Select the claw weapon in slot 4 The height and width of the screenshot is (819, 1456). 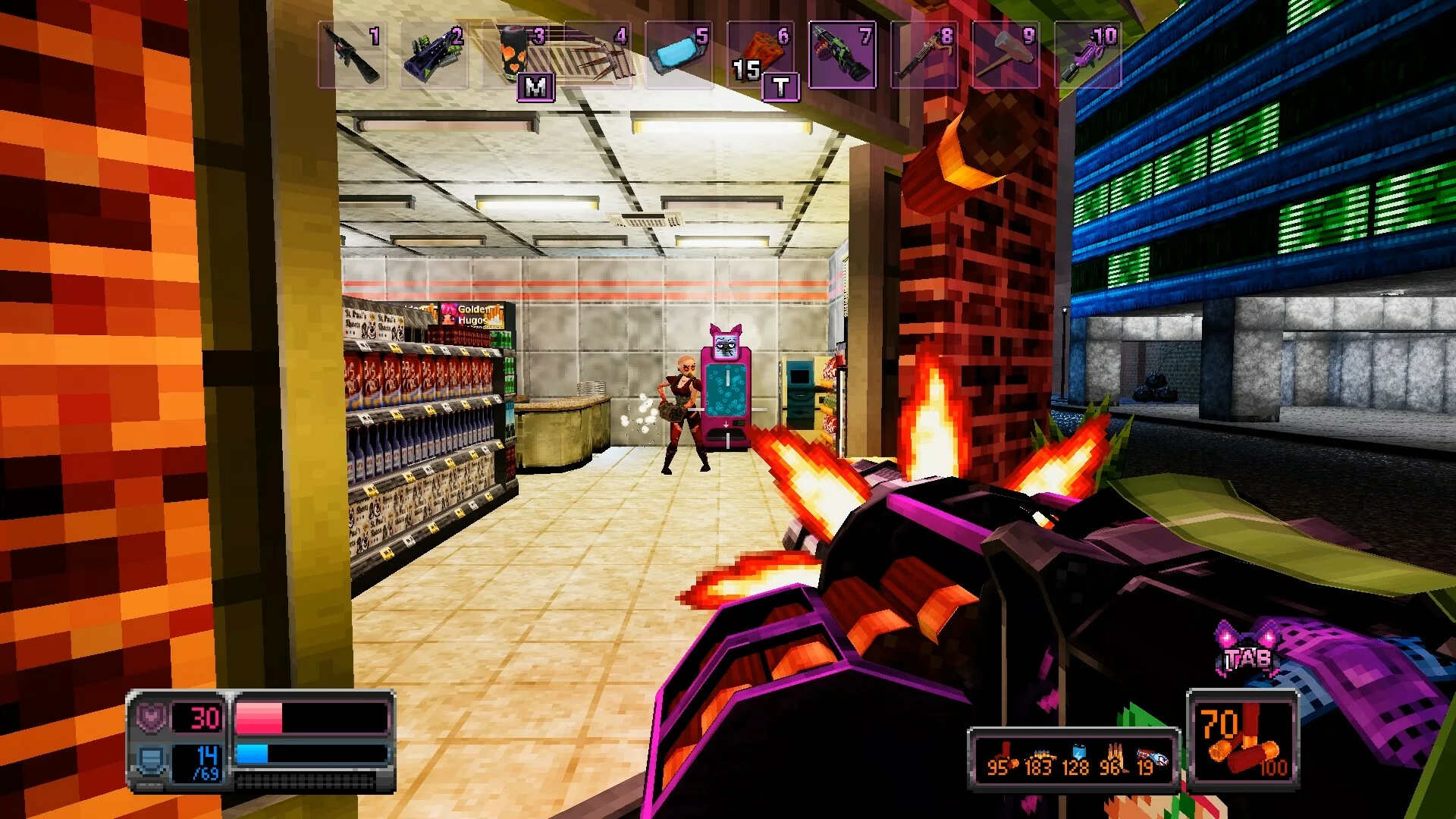click(x=598, y=55)
